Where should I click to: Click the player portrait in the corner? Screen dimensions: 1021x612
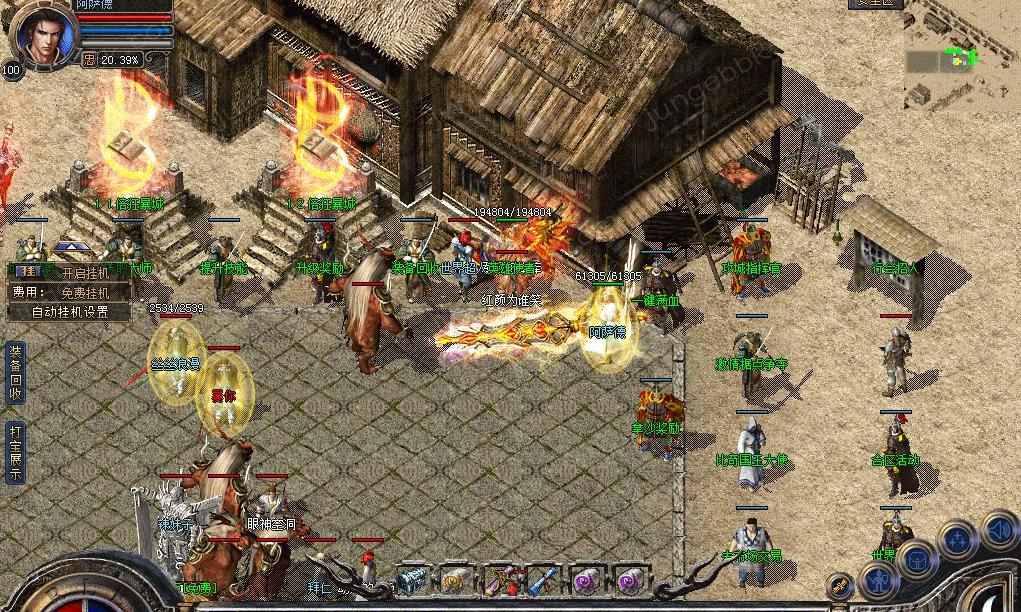[x=42, y=34]
